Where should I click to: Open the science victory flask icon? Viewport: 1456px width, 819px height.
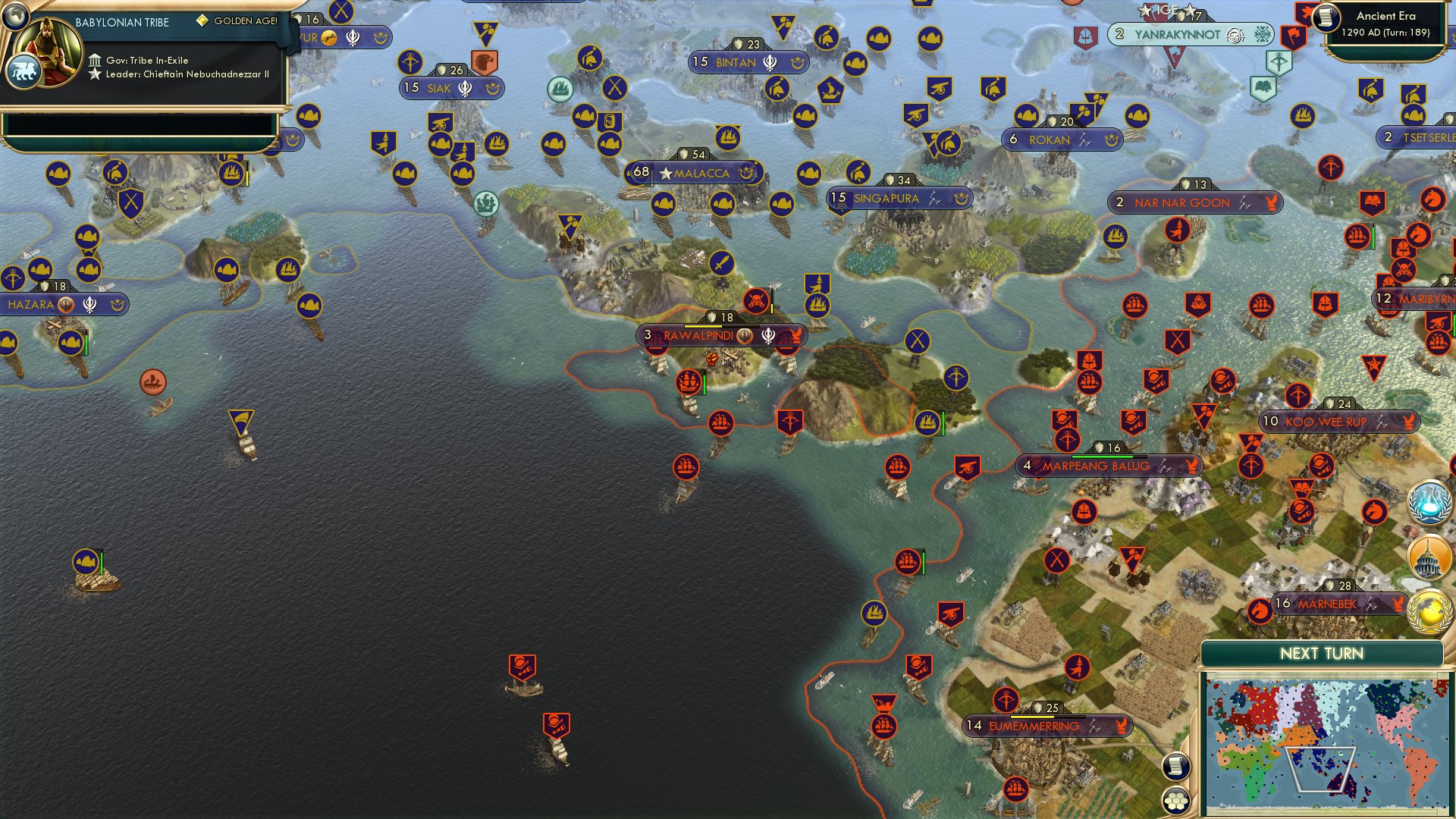1429,502
